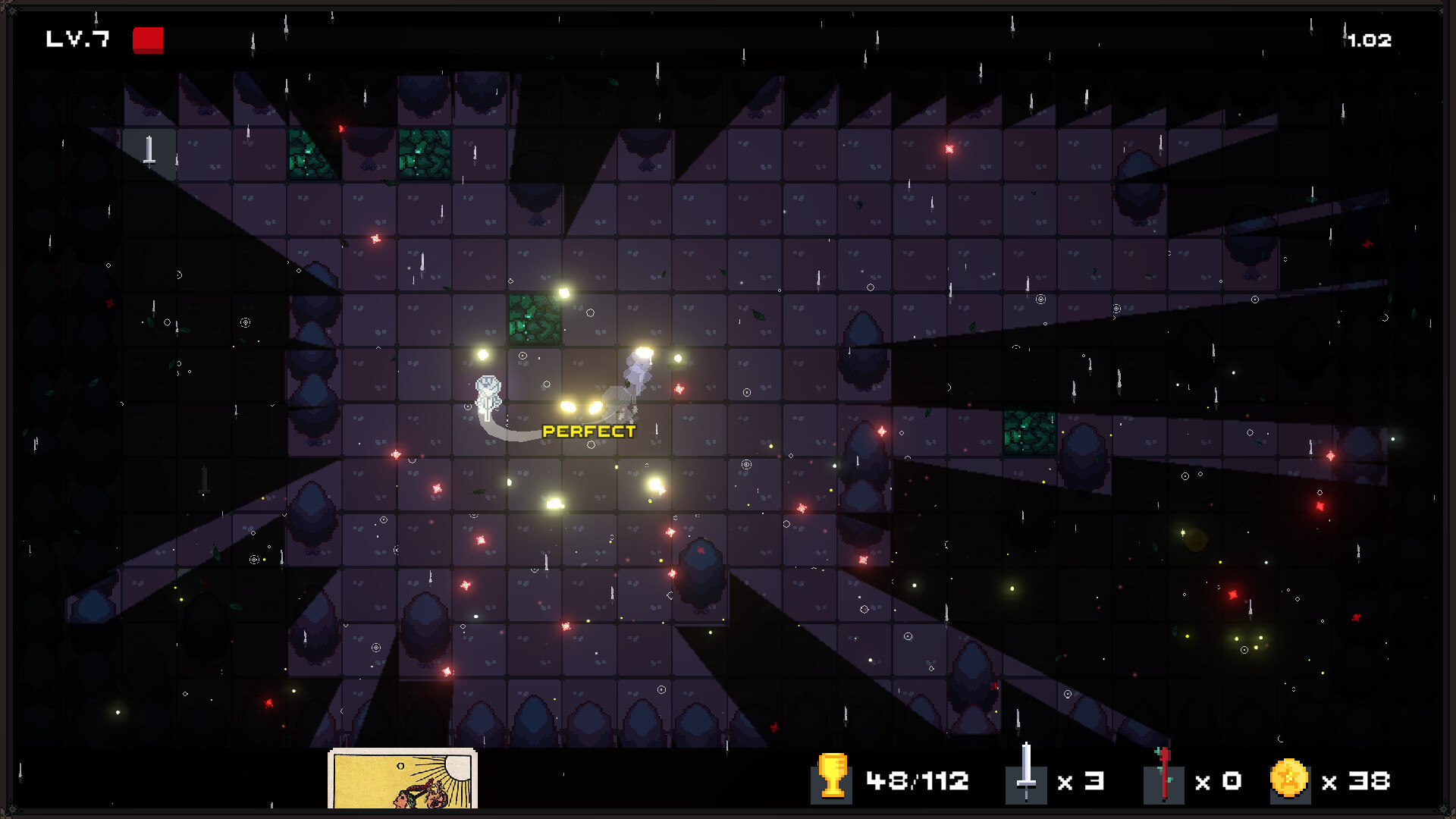
Task: Click the gold coin icon
Action: 1288,779
